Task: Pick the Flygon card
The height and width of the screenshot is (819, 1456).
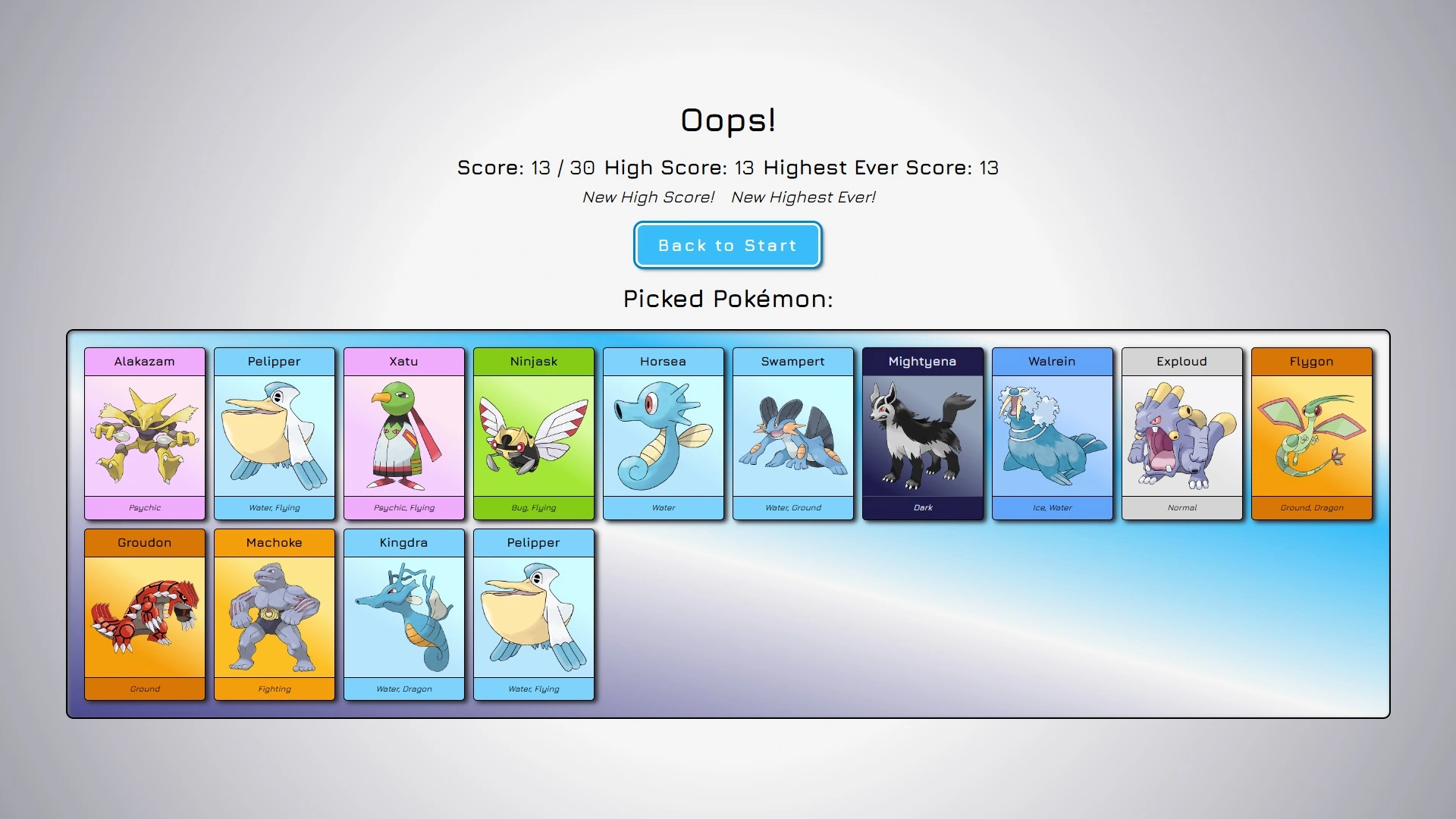Action: click(x=1312, y=434)
